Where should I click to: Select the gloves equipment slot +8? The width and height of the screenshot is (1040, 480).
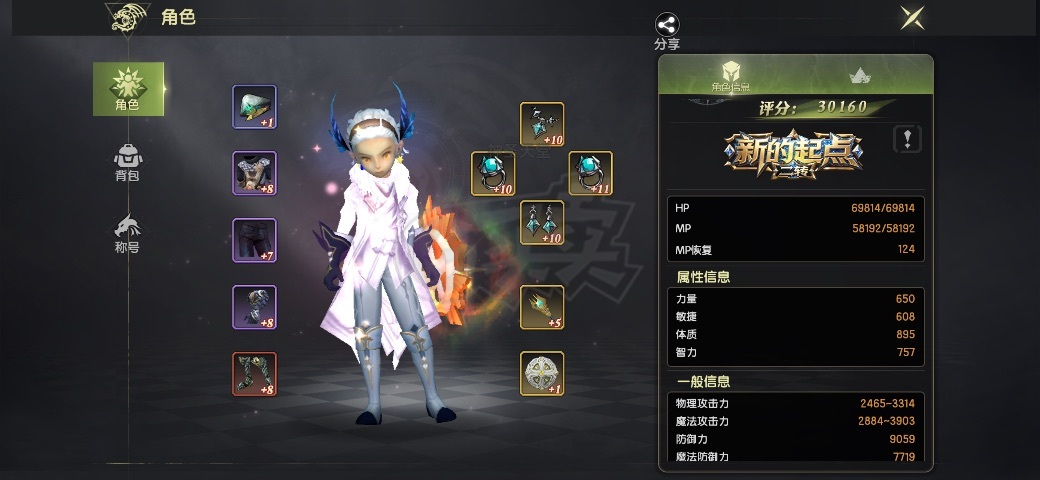click(x=254, y=307)
